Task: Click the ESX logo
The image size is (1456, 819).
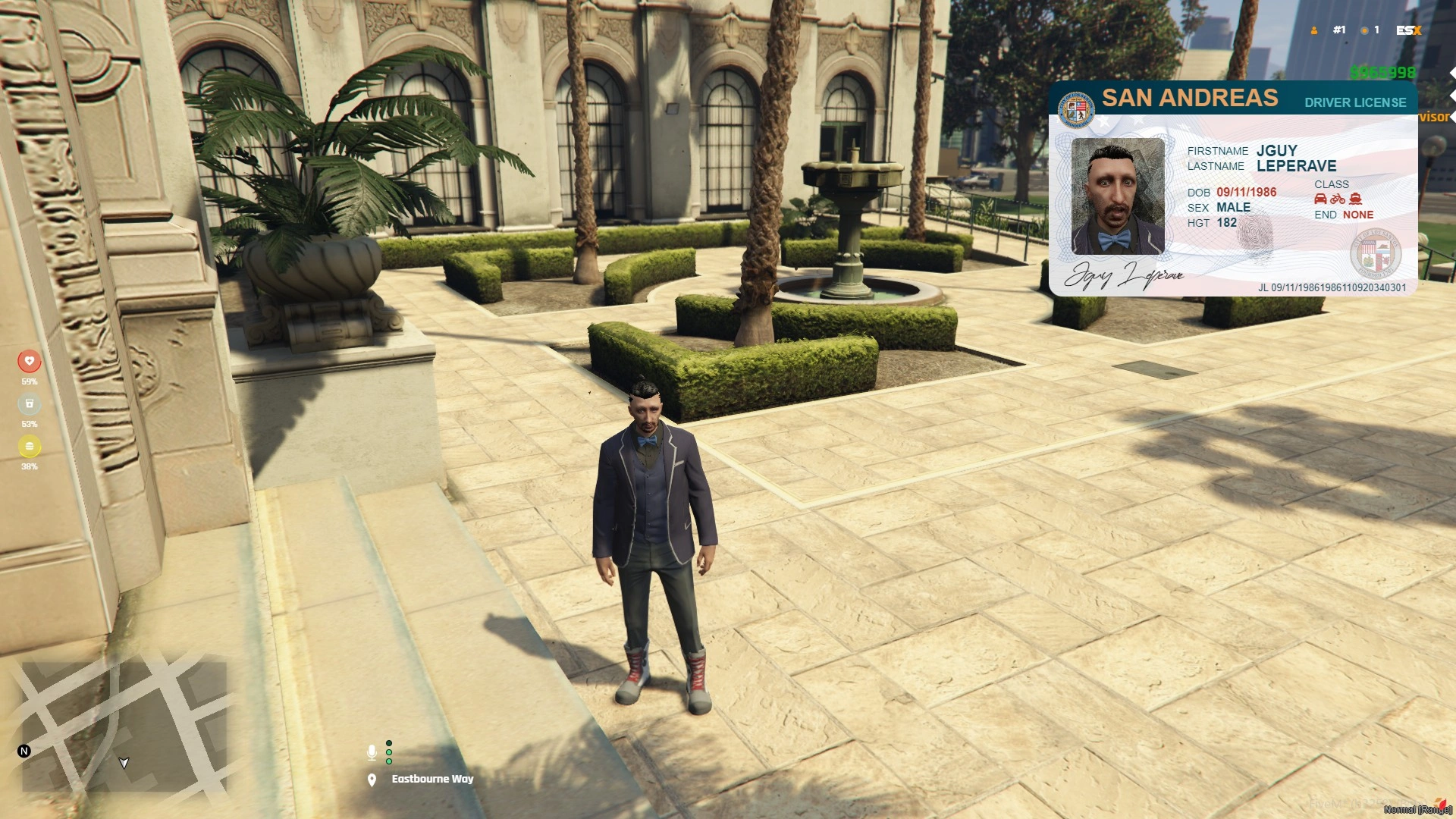Action: (1408, 30)
